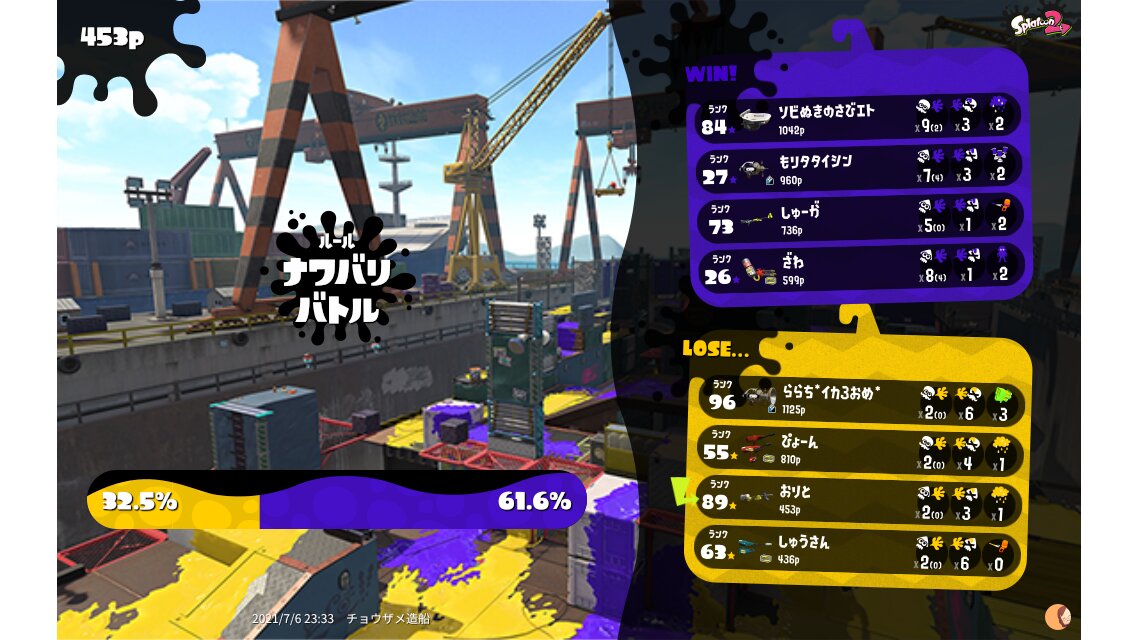Image resolution: width=1138 pixels, height=640 pixels.
Task: Choose the ぴょーん player row
Action: (860, 450)
